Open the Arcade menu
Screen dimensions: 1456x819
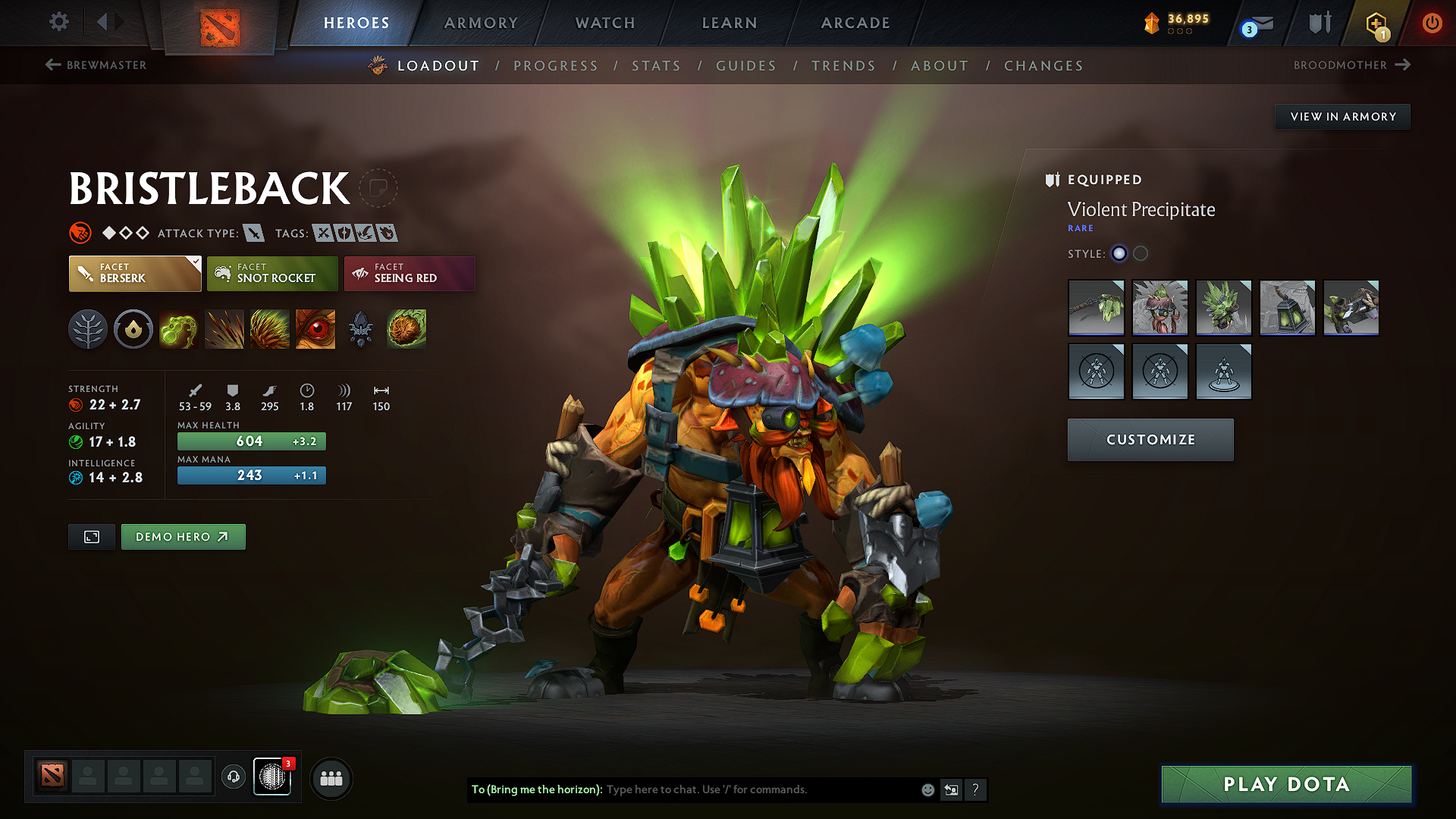pyautogui.click(x=855, y=23)
